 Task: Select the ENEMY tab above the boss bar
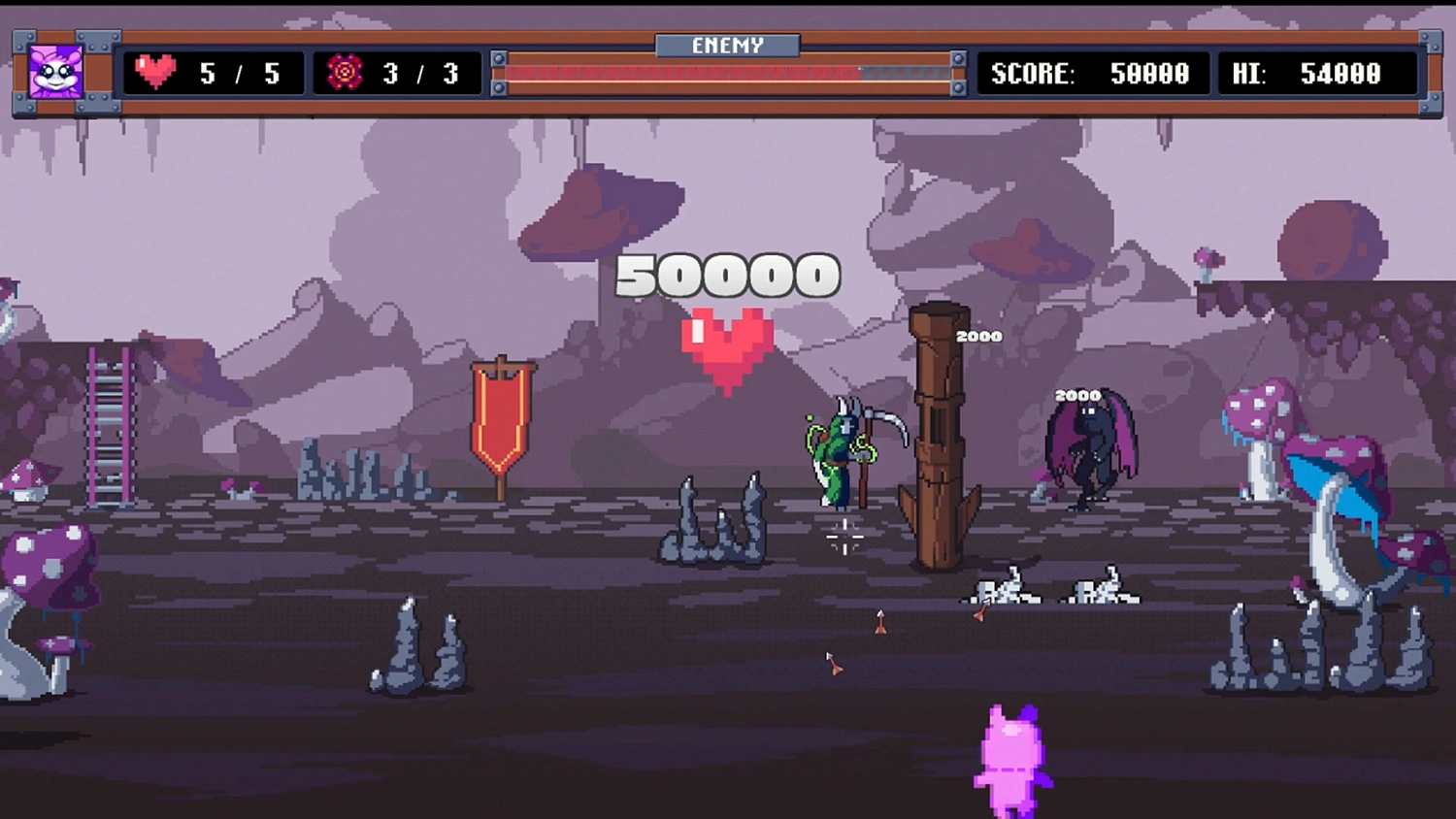coord(726,44)
